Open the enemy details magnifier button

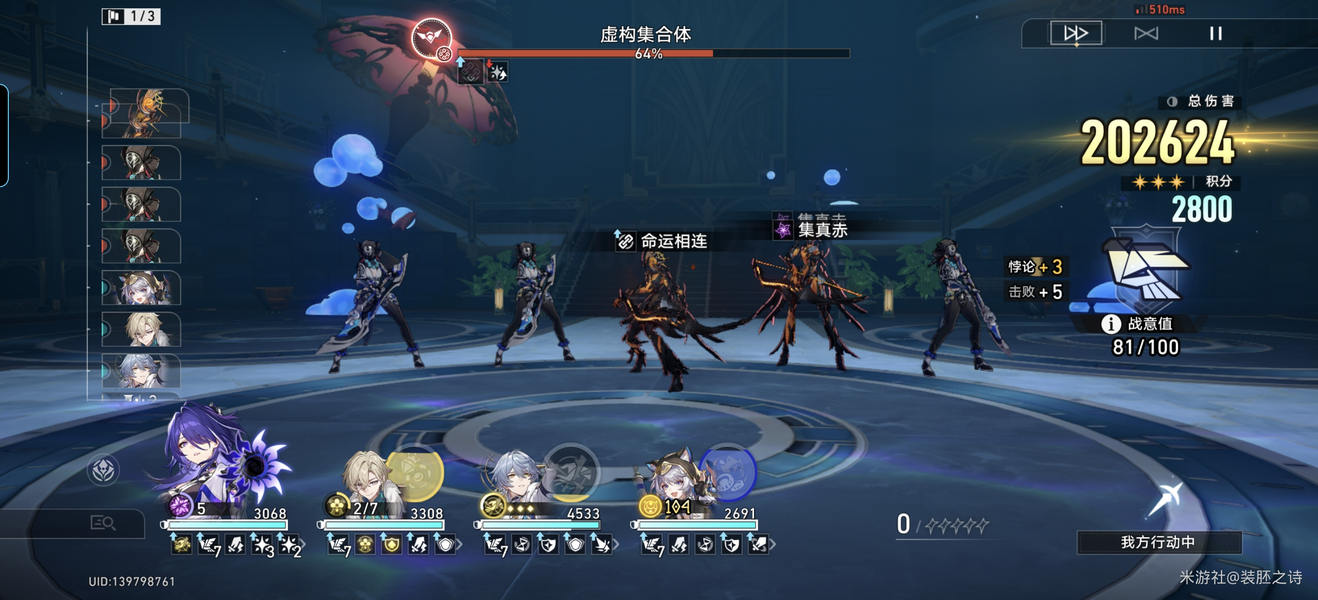(103, 522)
